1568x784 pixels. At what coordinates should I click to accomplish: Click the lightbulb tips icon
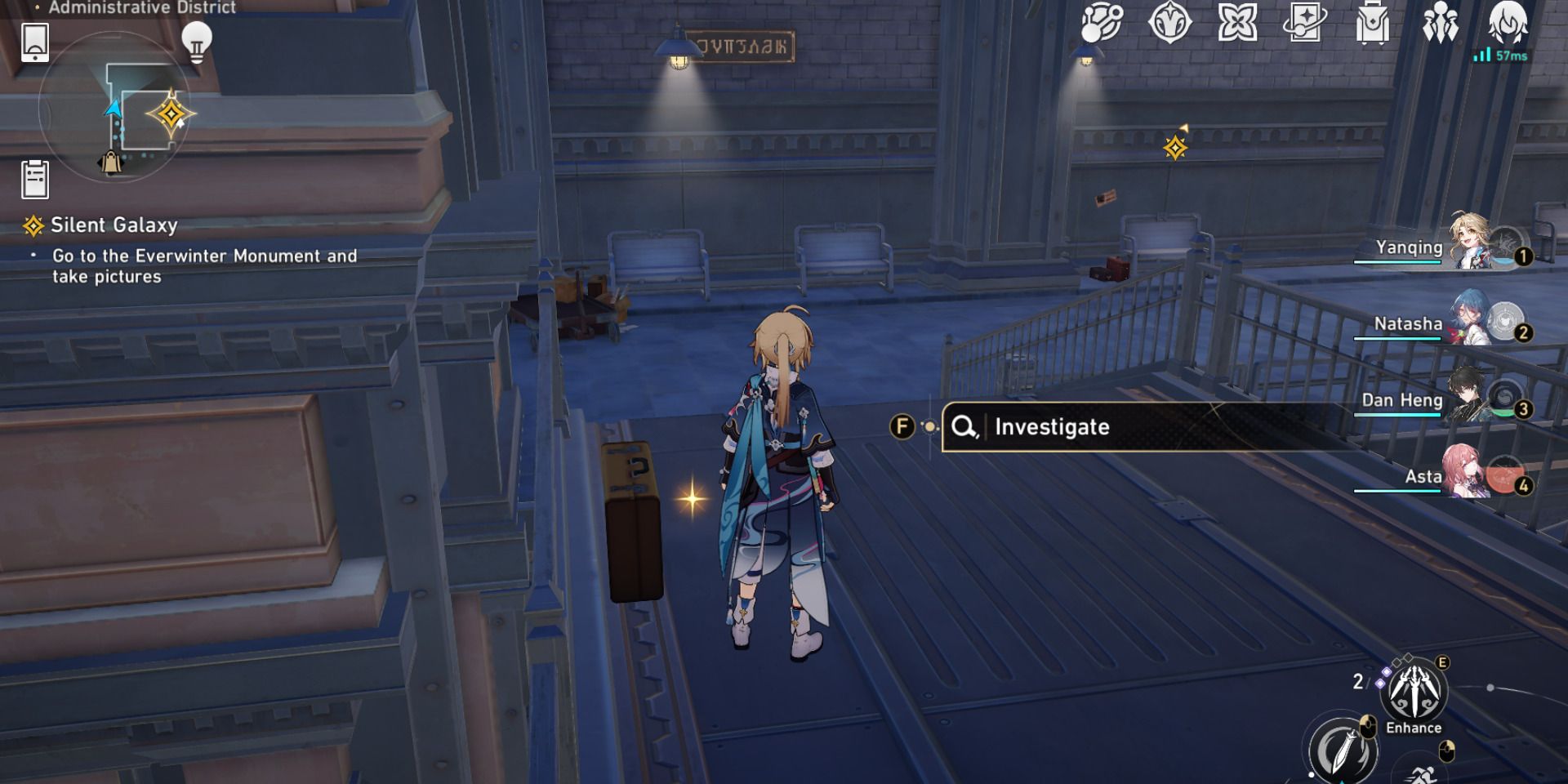(196, 41)
